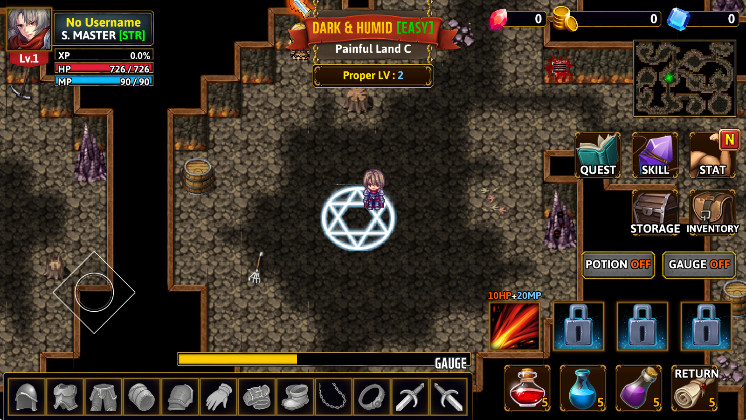Tap the virtual movement joystick
Image resolution: width=746 pixels, height=420 pixels.
tap(91, 291)
